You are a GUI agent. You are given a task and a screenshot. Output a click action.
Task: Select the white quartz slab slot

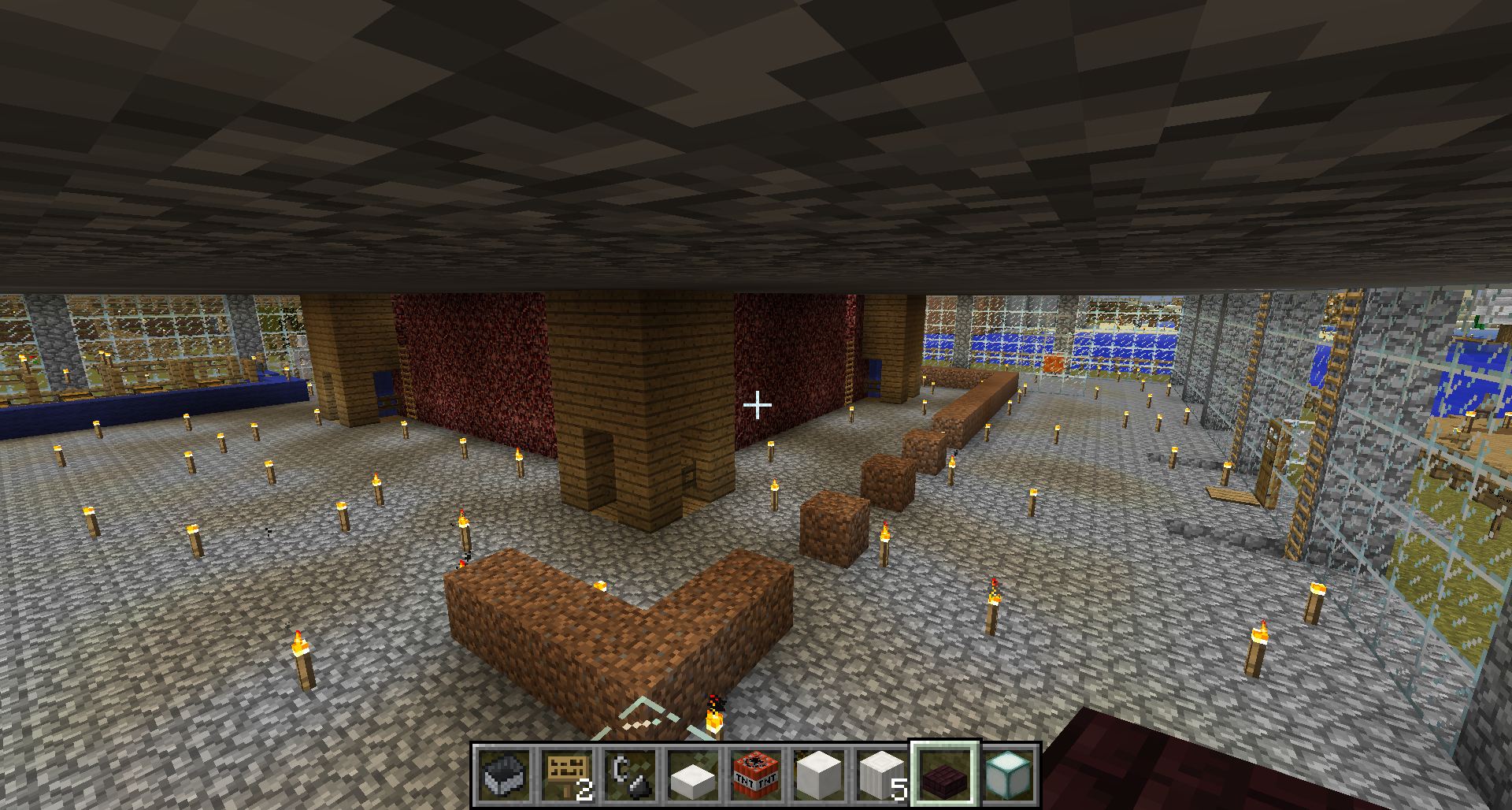[x=693, y=775]
